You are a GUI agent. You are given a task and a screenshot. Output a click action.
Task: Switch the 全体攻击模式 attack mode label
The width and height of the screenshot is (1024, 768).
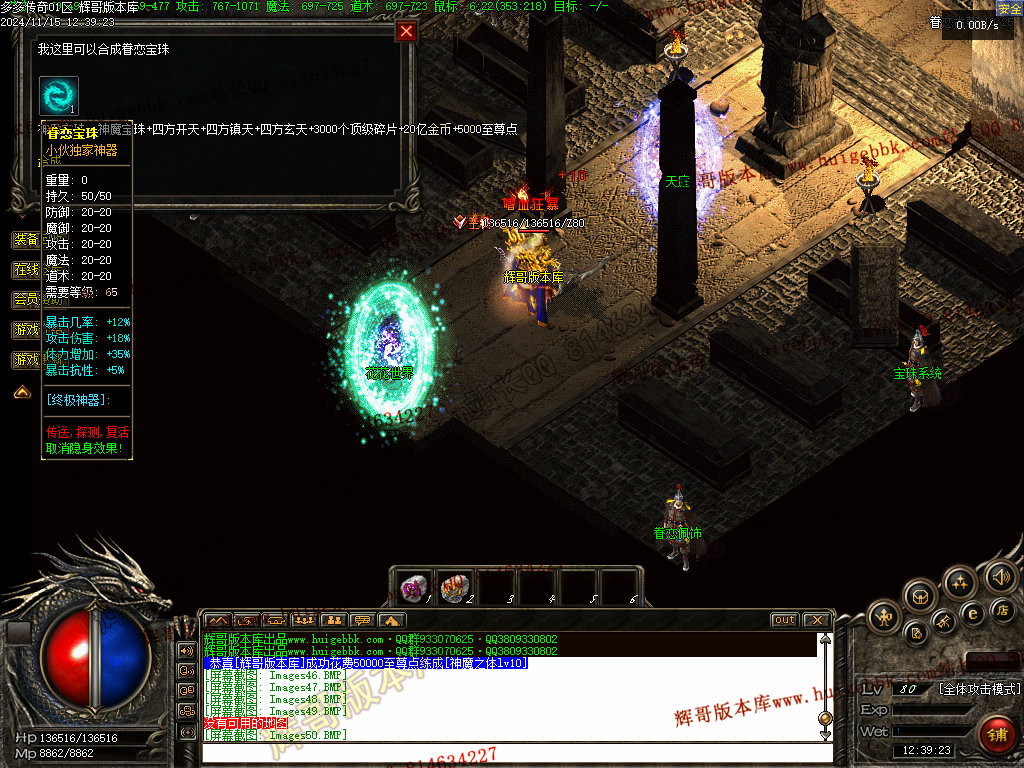click(980, 689)
